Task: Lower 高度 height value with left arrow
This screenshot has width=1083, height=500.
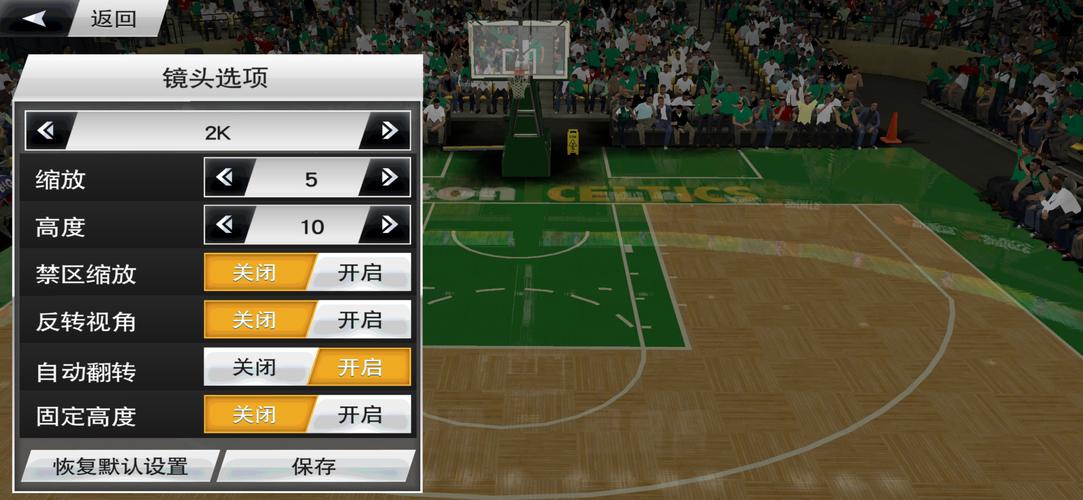Action: pyautogui.click(x=225, y=225)
